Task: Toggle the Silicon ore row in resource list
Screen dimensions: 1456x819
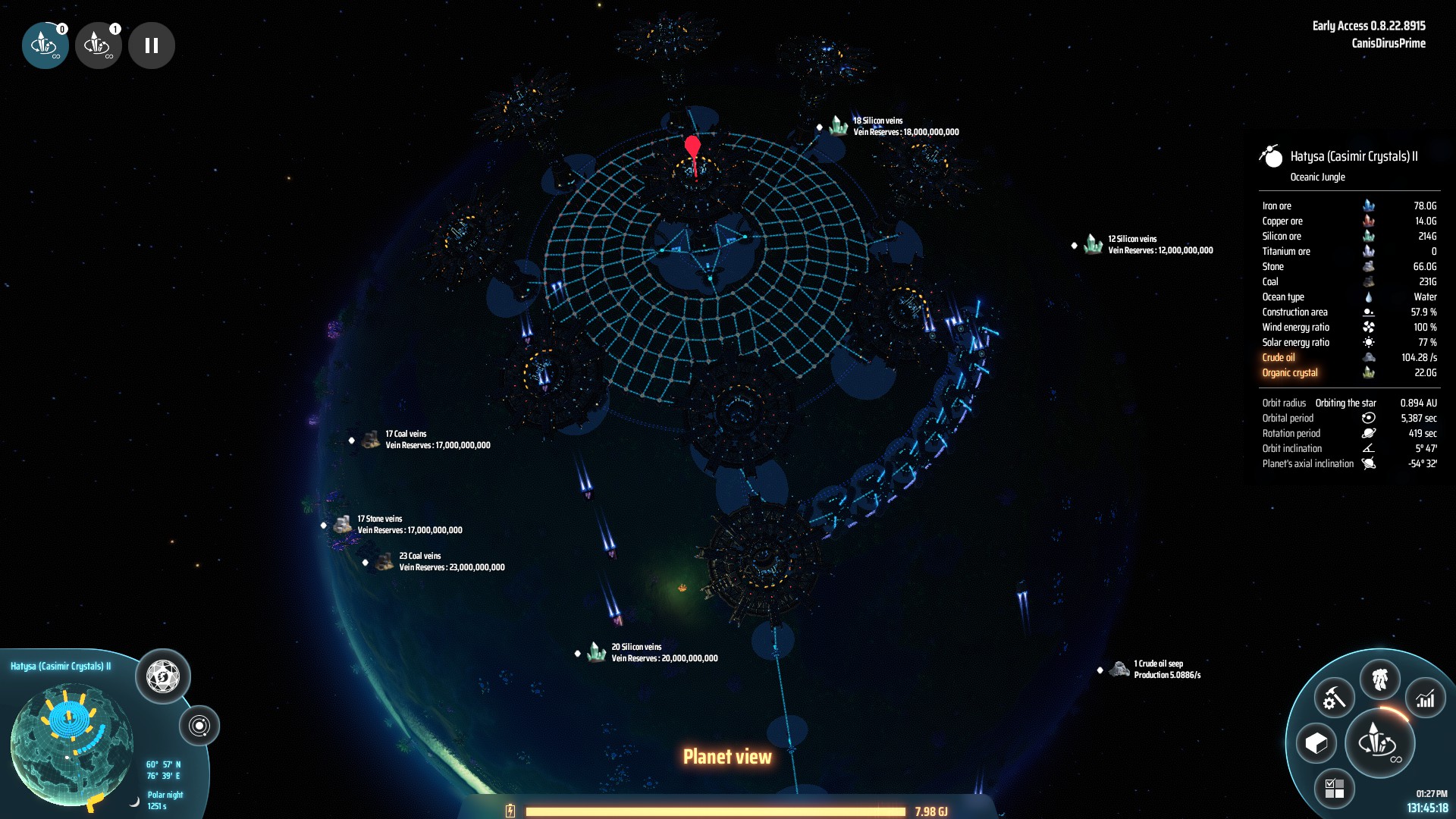Action: click(x=1282, y=236)
